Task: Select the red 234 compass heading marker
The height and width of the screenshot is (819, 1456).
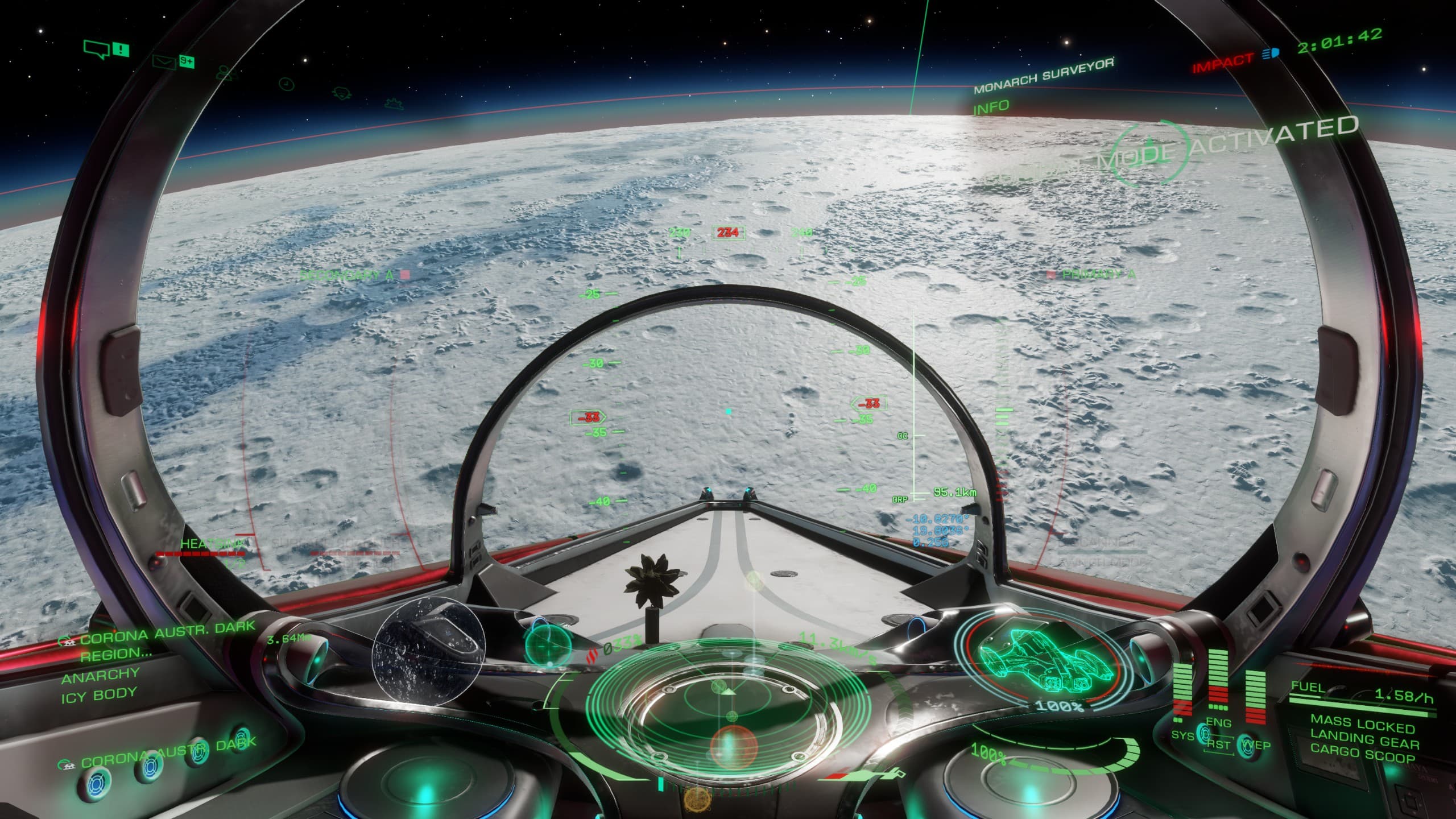Action: click(728, 233)
